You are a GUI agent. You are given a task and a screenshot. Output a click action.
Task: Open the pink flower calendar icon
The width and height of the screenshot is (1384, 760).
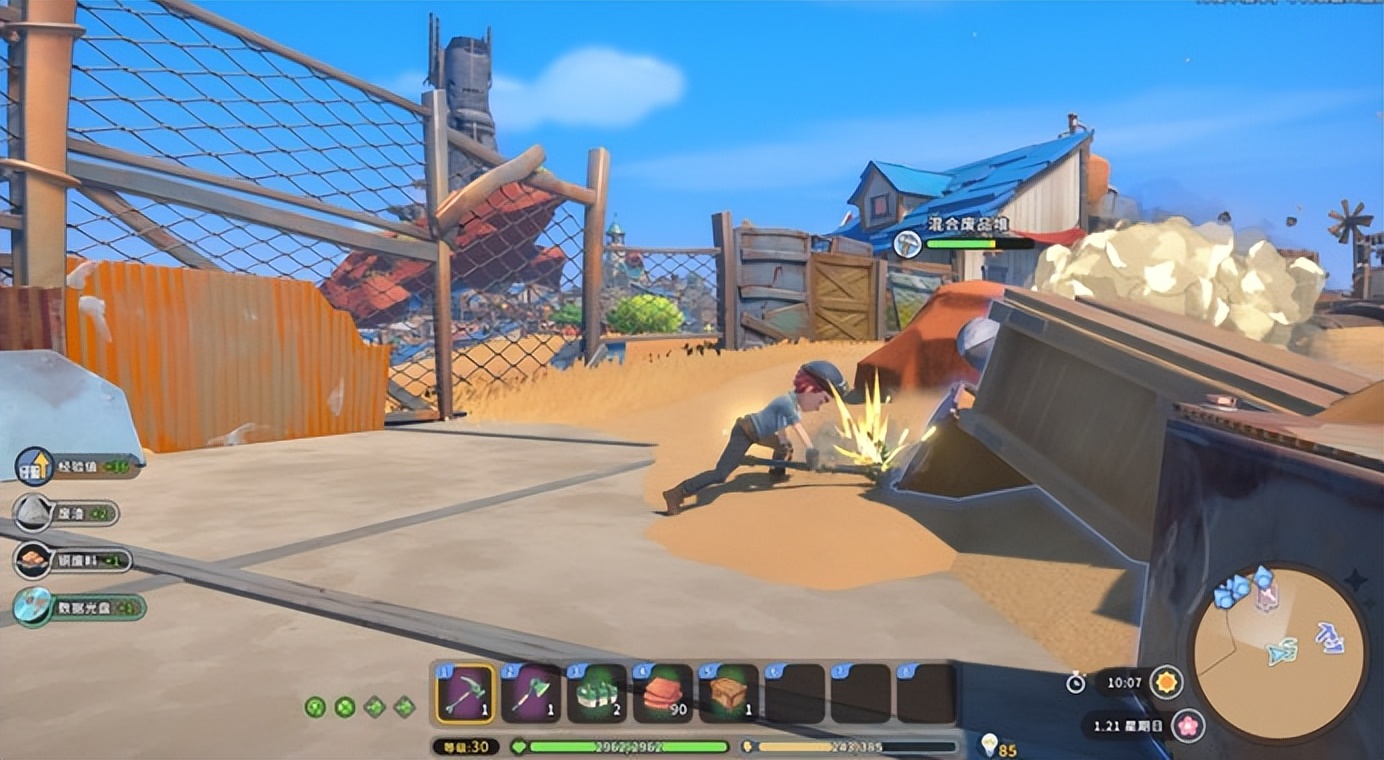1187,725
